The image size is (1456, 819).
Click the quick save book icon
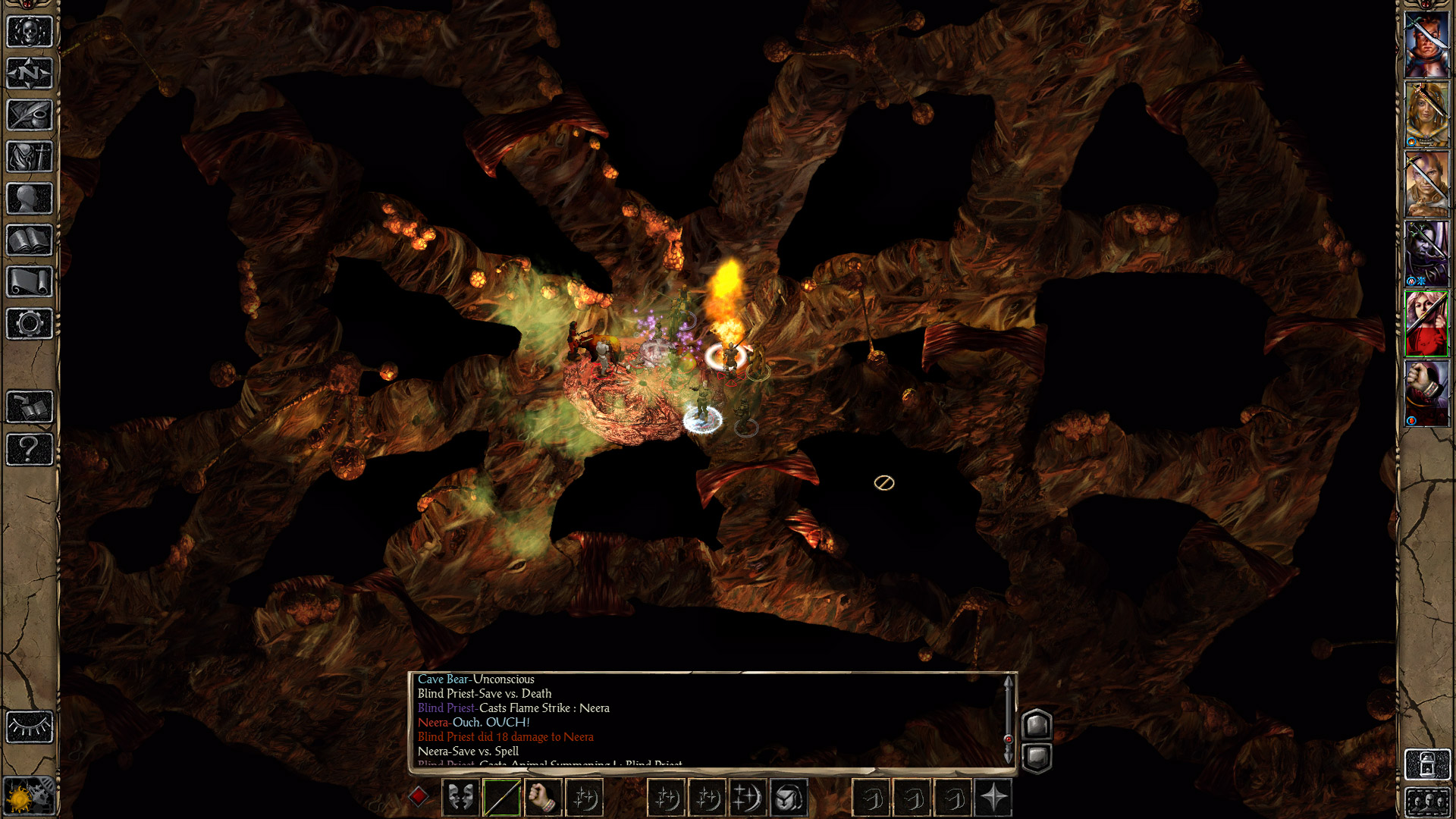(30, 407)
